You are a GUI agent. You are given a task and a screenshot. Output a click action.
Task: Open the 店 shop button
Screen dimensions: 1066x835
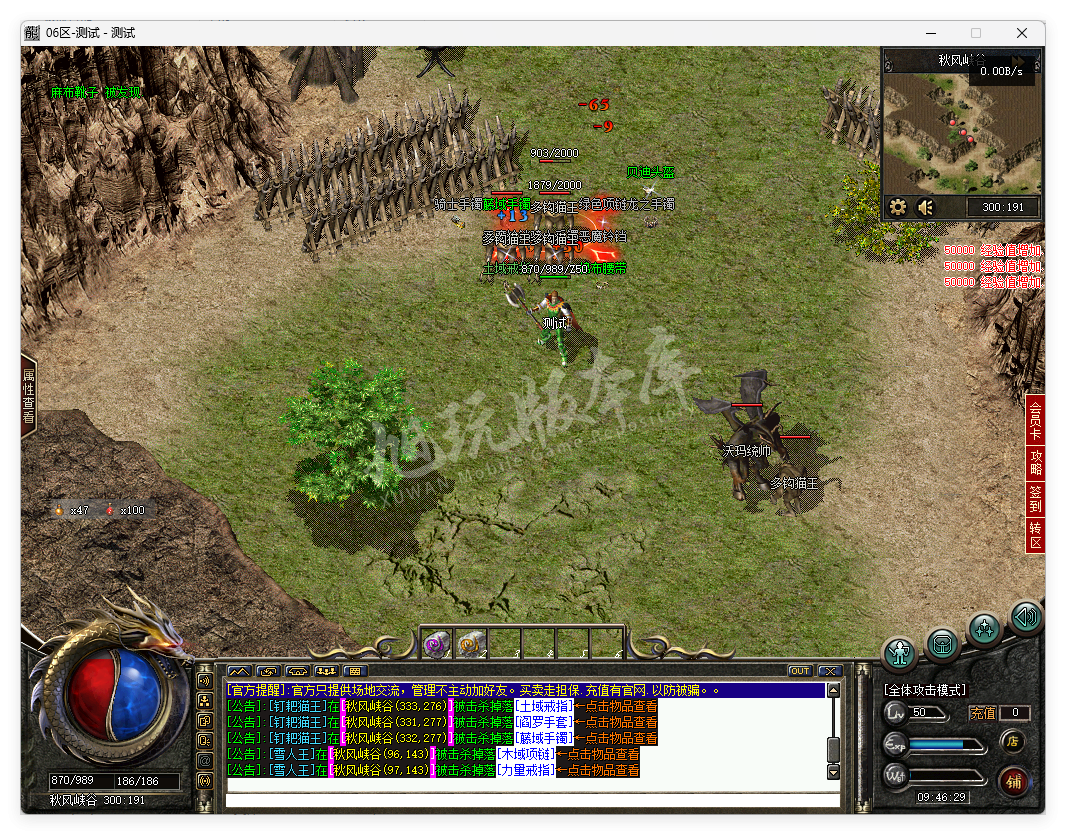click(1012, 741)
